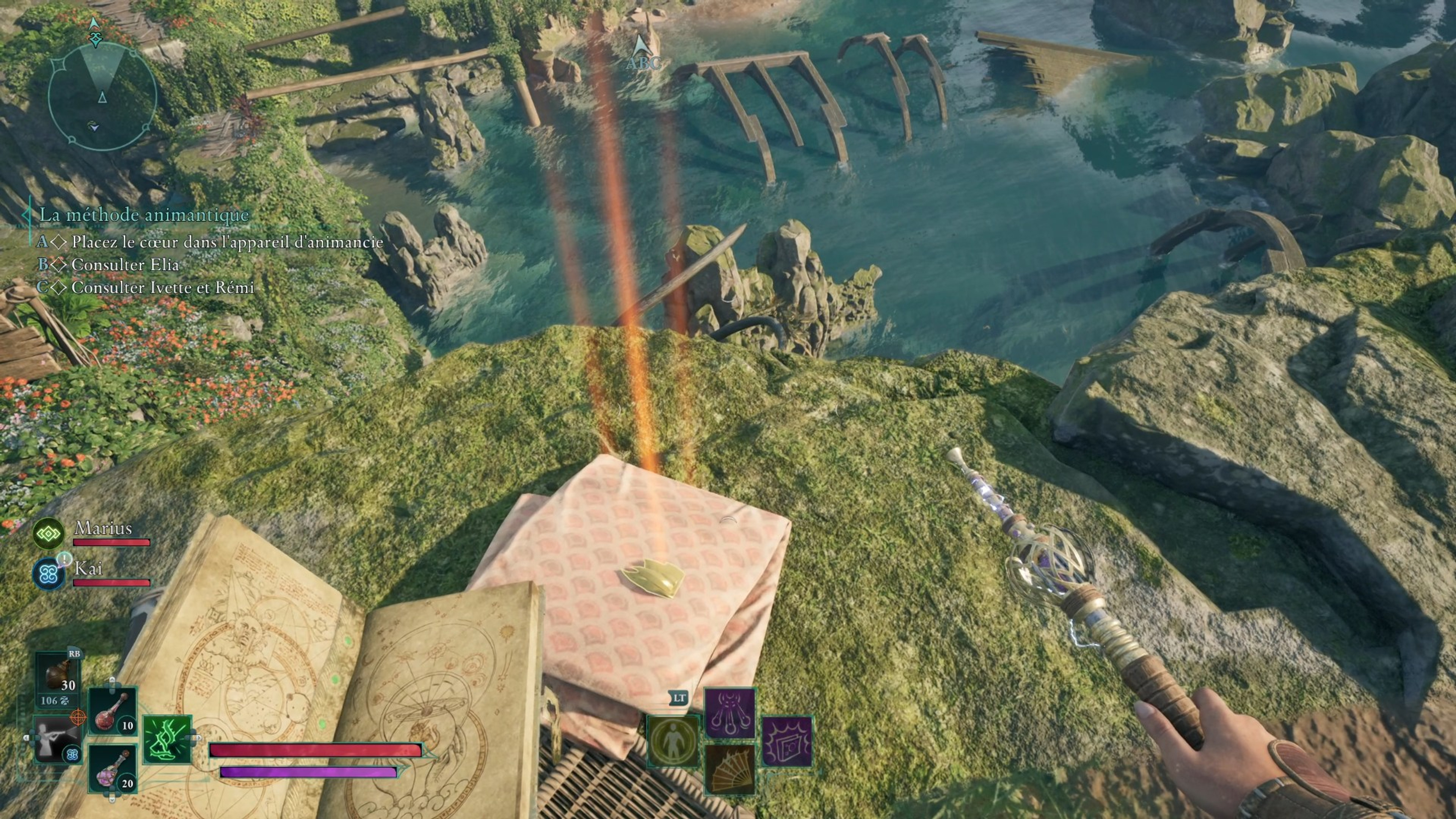This screenshot has height=819, width=1456.
Task: Select the 'Consulter Ivette et Rémi' objective
Action: click(163, 288)
